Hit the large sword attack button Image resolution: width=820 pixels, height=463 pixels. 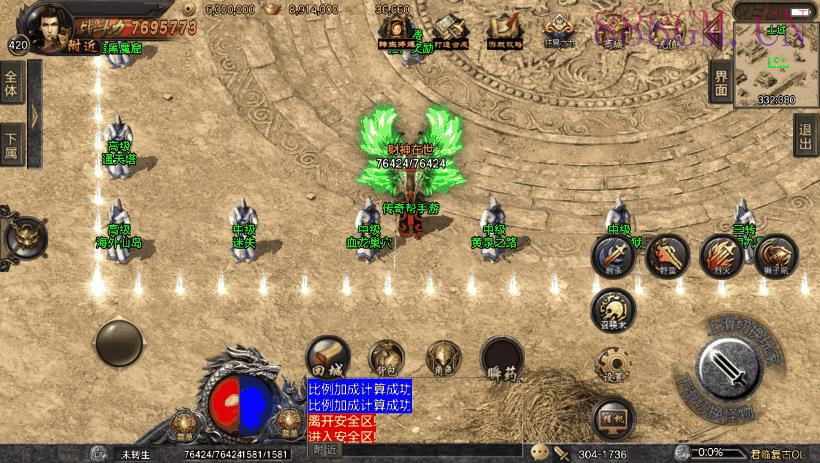(731, 368)
